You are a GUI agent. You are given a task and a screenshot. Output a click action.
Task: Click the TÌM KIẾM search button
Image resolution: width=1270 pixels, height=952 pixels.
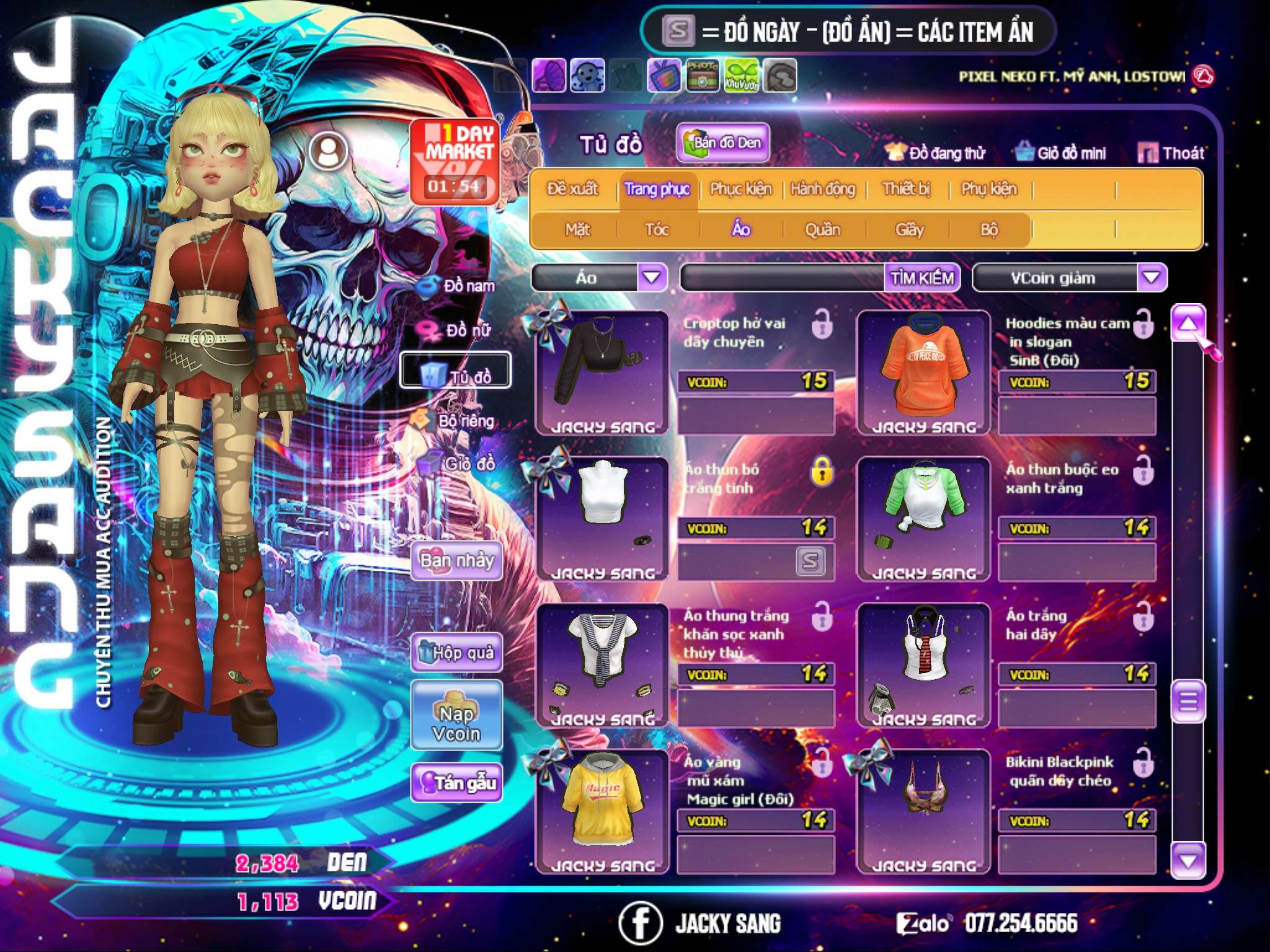(x=921, y=278)
